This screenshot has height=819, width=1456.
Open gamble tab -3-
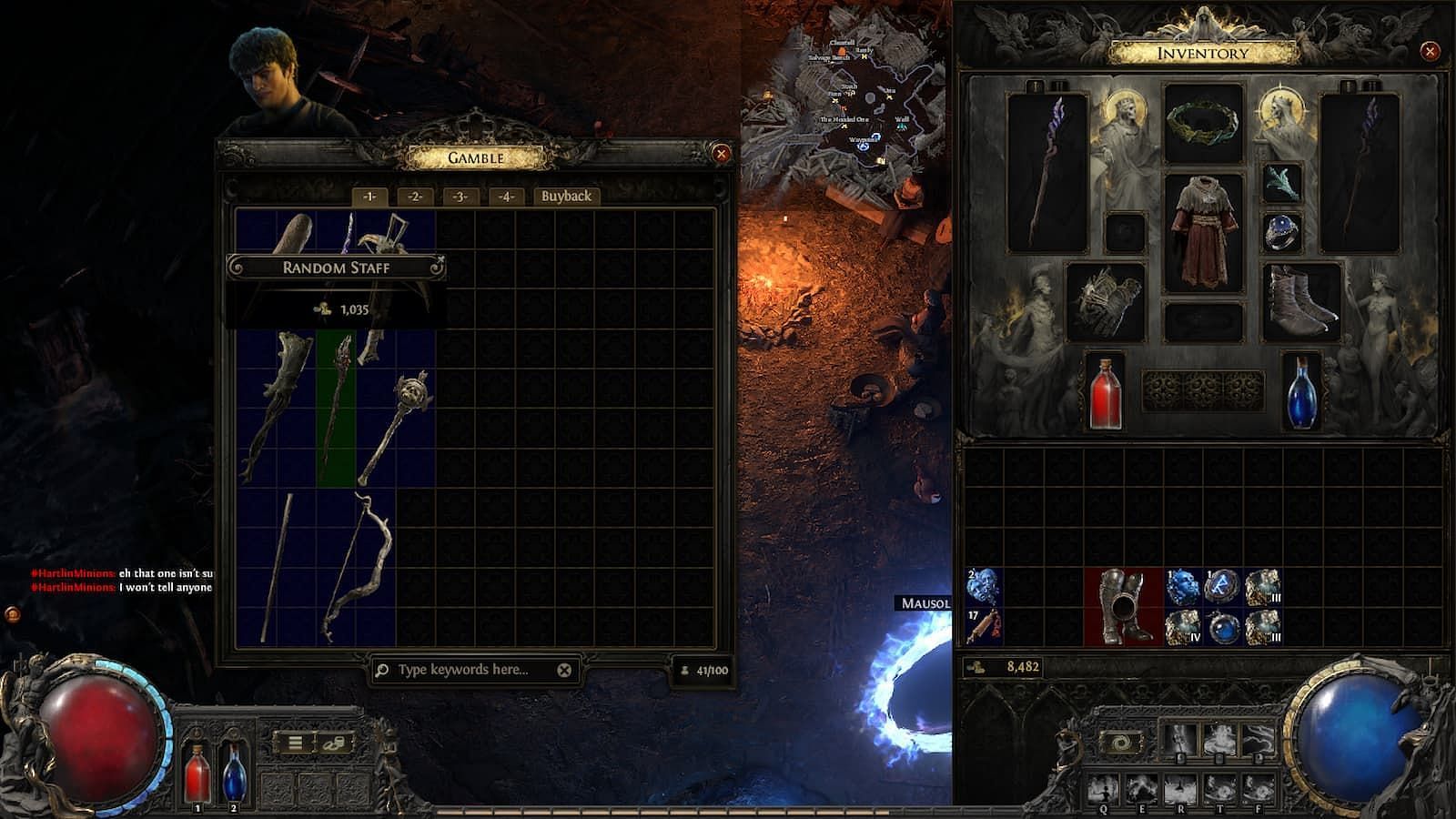pyautogui.click(x=460, y=197)
